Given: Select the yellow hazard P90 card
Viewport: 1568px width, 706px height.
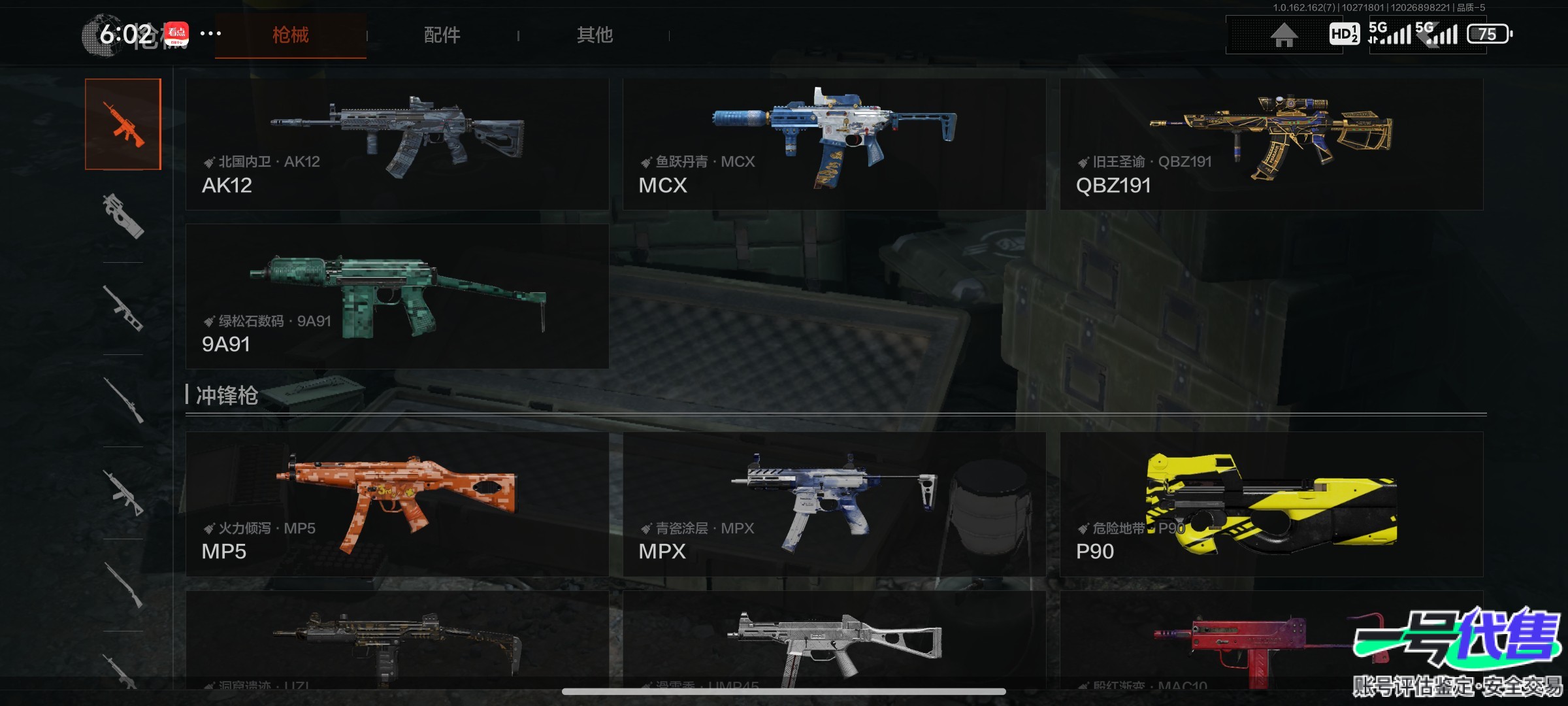Looking at the screenshot, I should pyautogui.click(x=1271, y=504).
